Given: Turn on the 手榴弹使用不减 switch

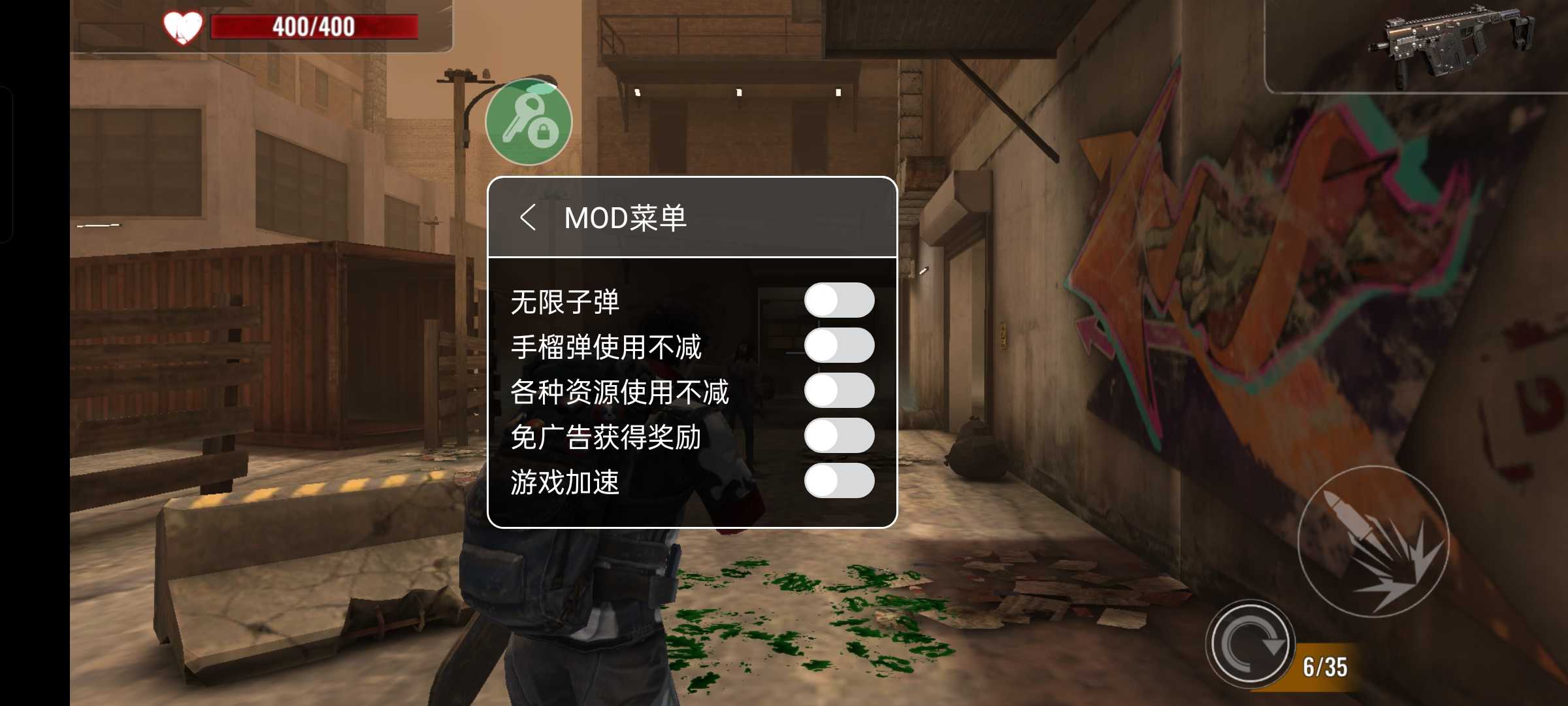Looking at the screenshot, I should [838, 345].
